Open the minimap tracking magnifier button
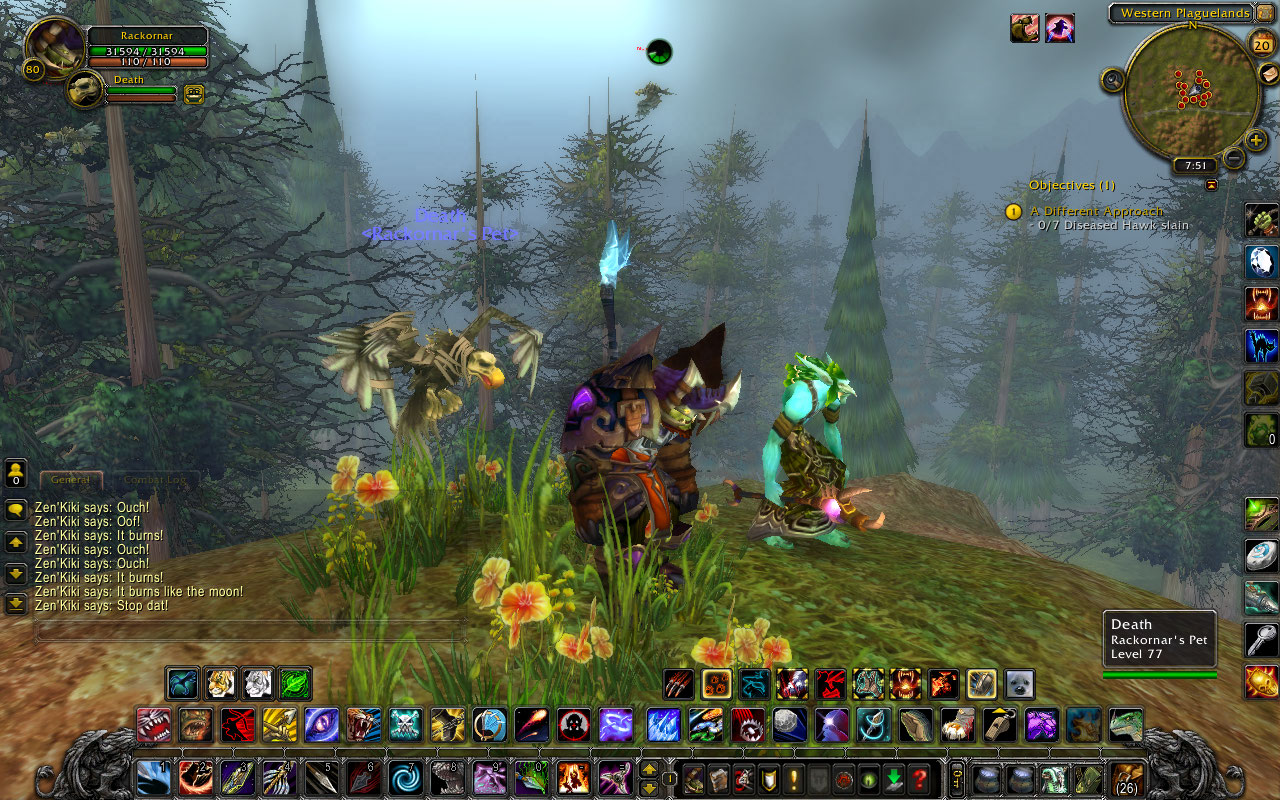The image size is (1280, 800). (1112, 80)
